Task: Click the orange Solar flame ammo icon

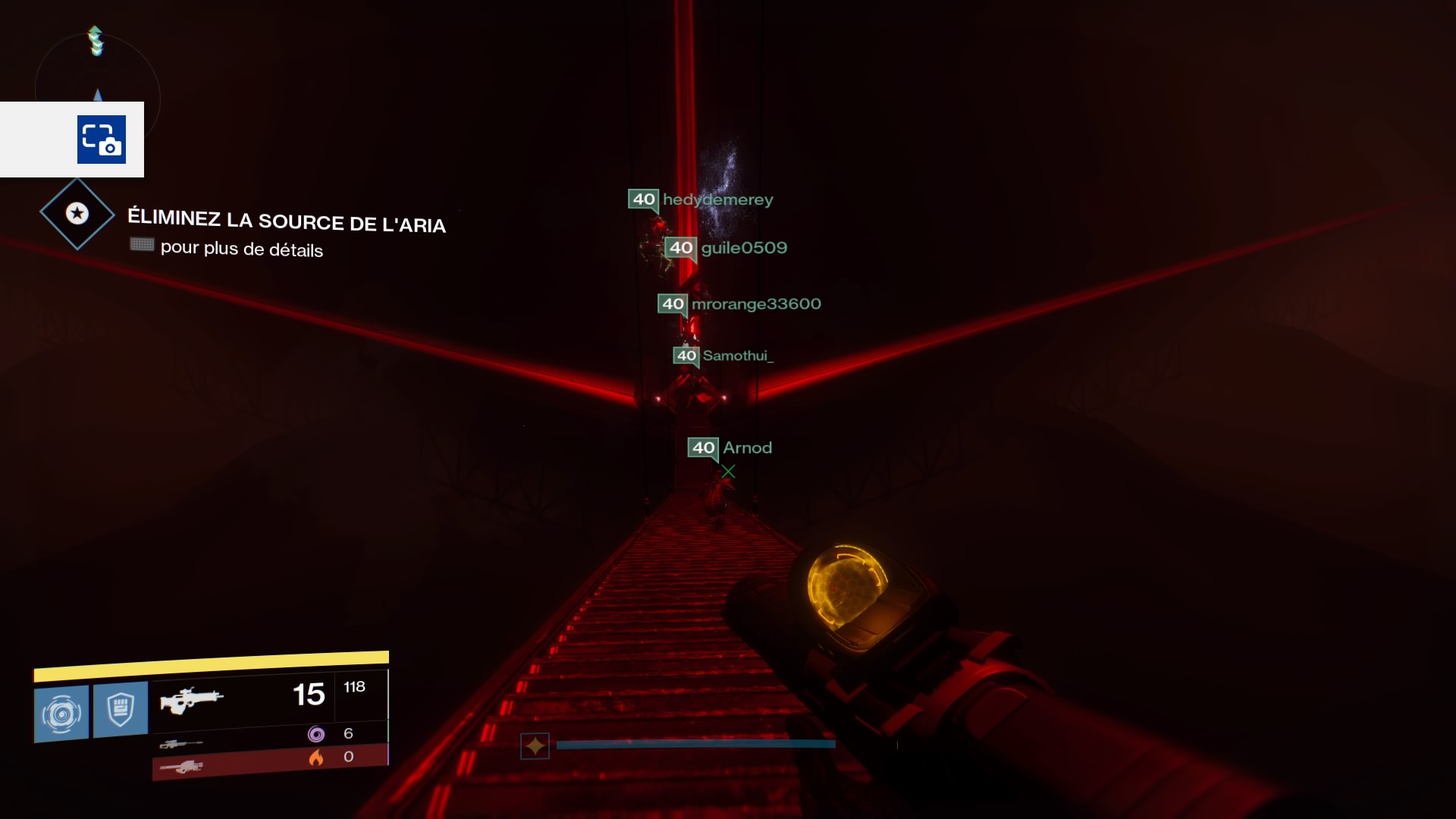Action: [x=316, y=757]
